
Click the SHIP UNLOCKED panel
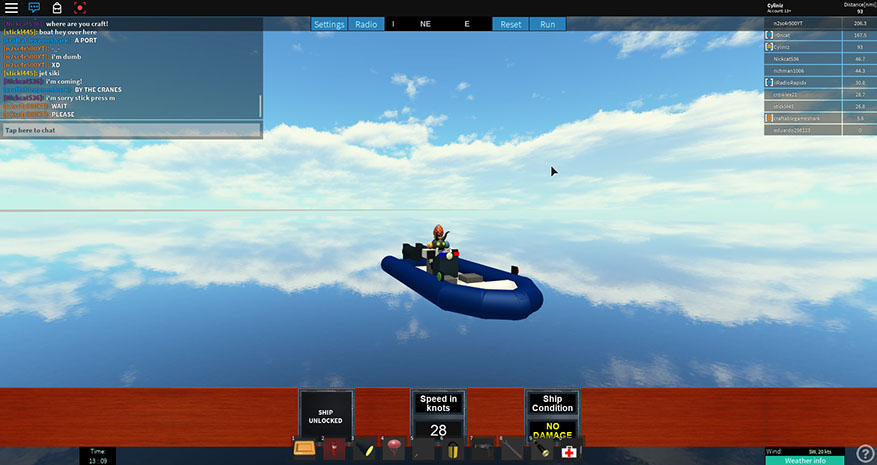(326, 415)
